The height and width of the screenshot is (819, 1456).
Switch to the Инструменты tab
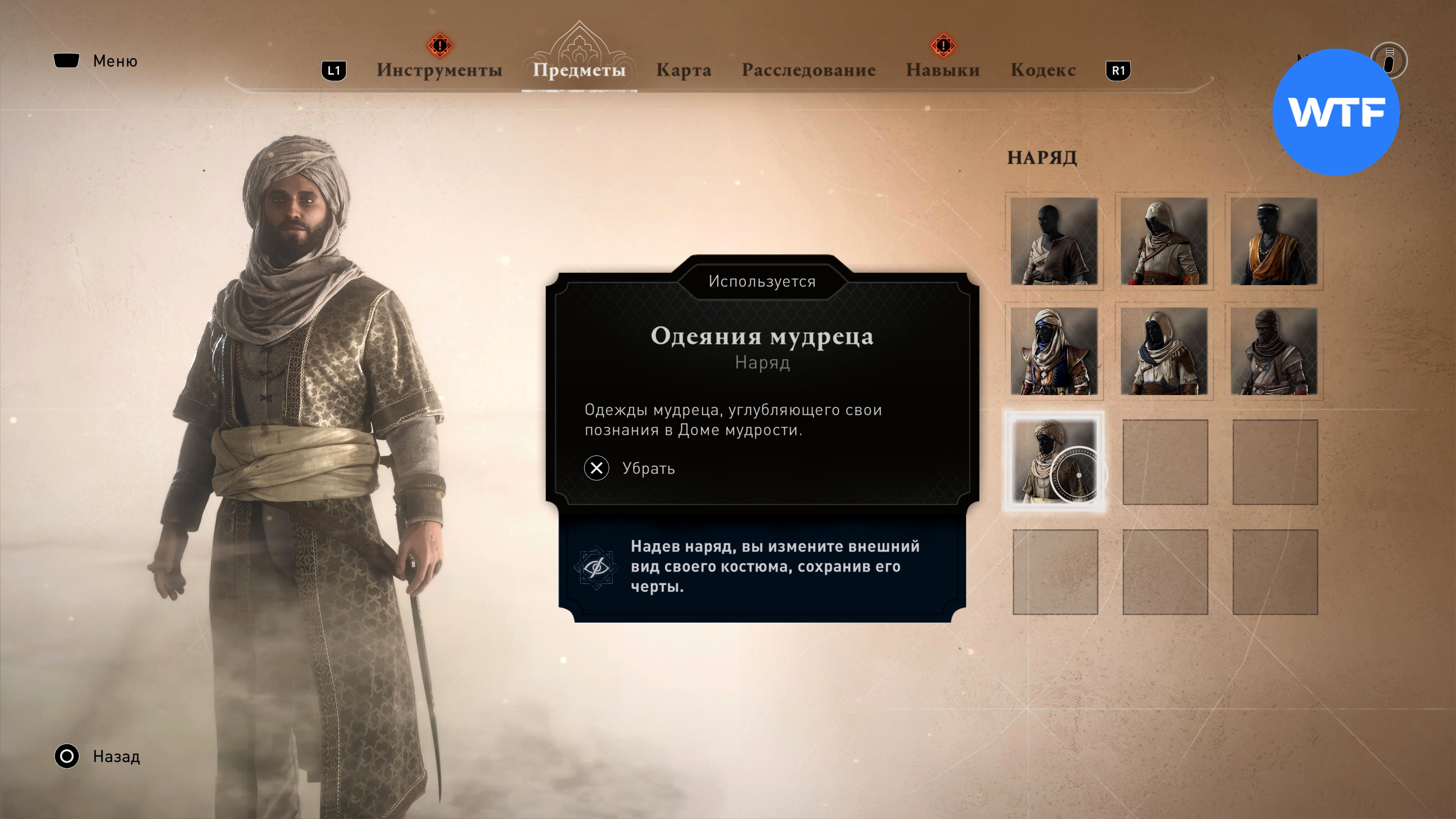point(439,70)
